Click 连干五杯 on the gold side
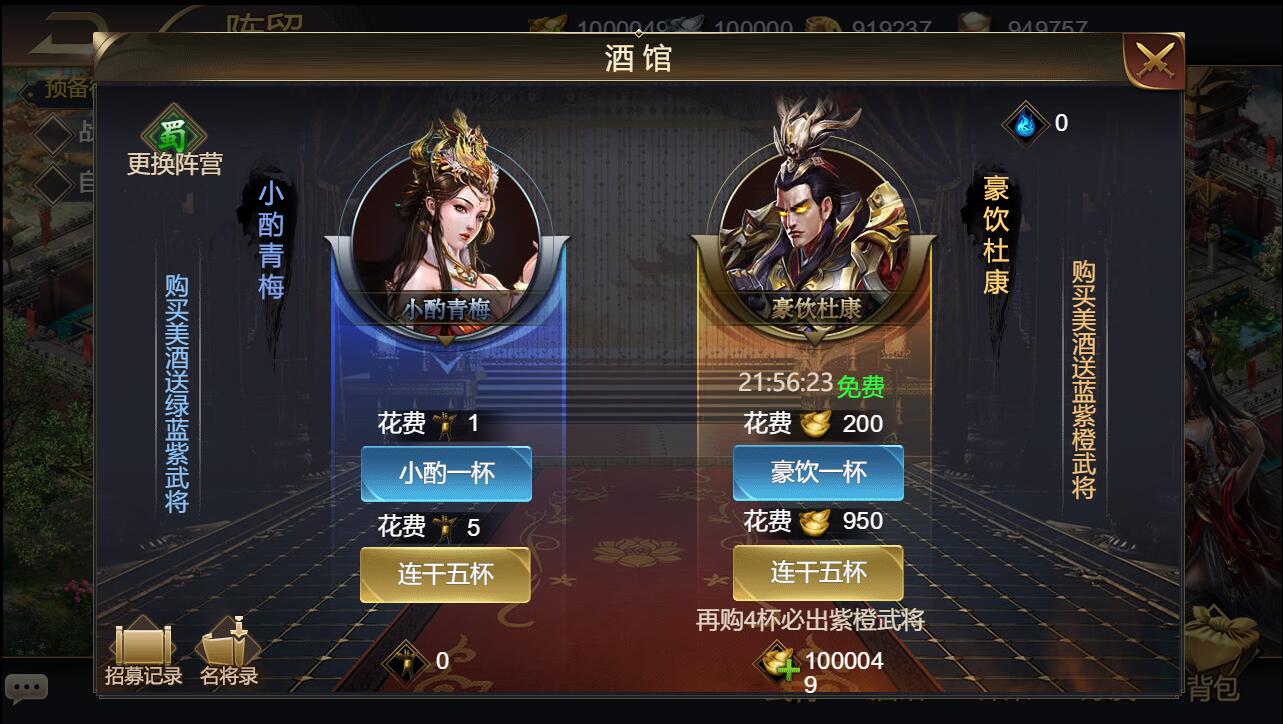 point(818,572)
